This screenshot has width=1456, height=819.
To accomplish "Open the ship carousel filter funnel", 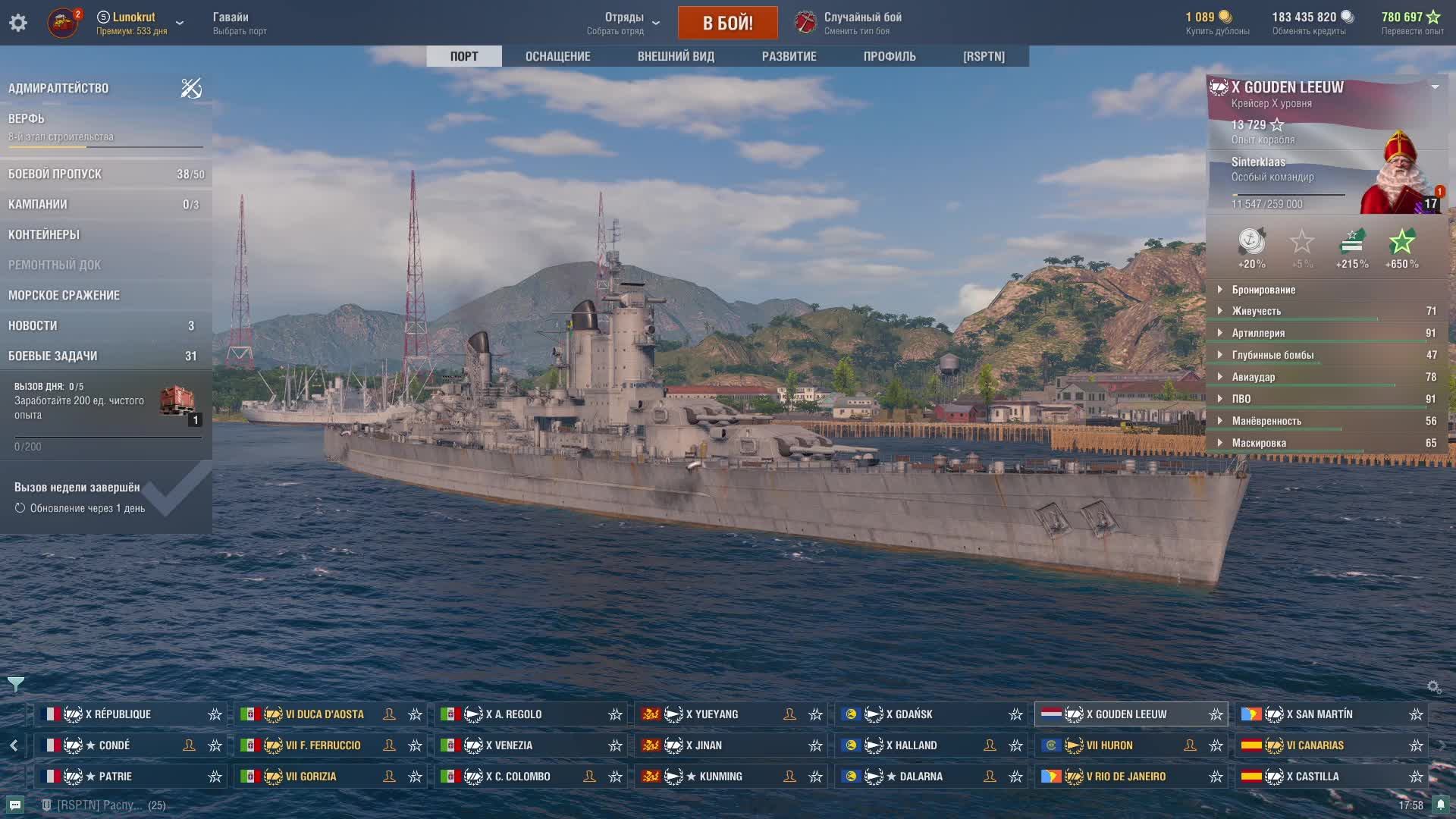I will coord(16,685).
